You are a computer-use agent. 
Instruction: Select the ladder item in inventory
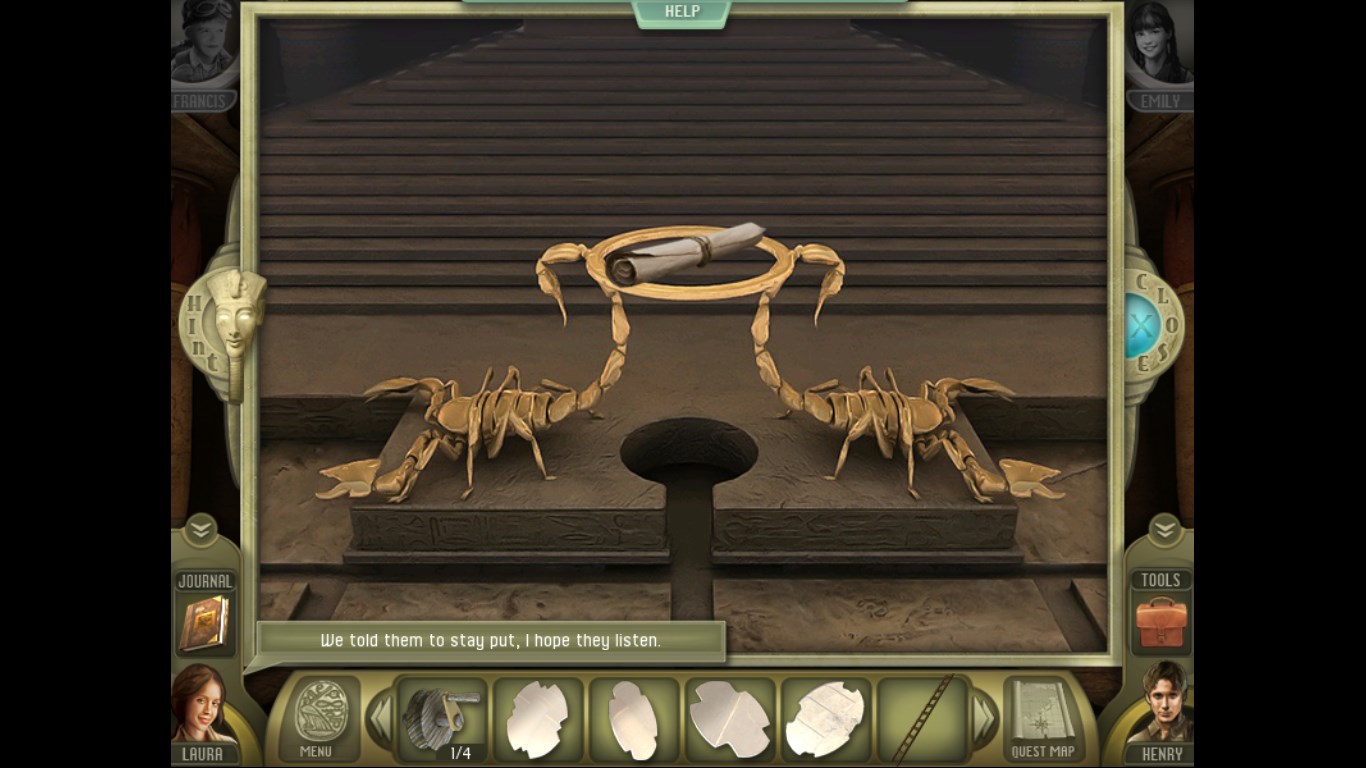point(922,718)
